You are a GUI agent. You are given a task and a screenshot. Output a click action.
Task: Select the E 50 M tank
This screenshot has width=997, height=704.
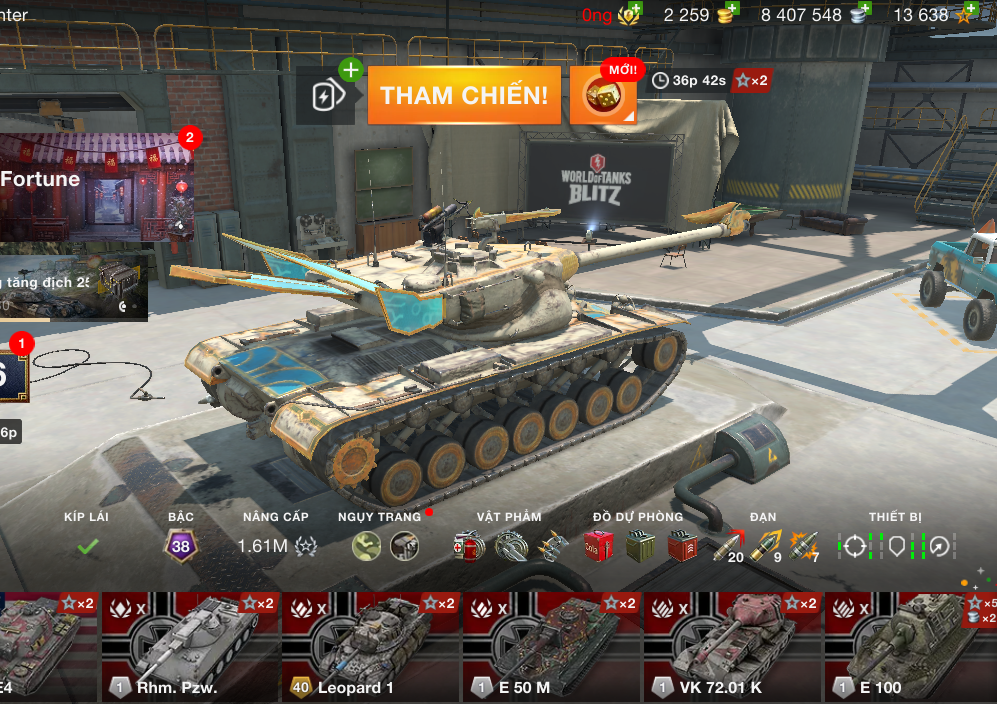[551, 645]
